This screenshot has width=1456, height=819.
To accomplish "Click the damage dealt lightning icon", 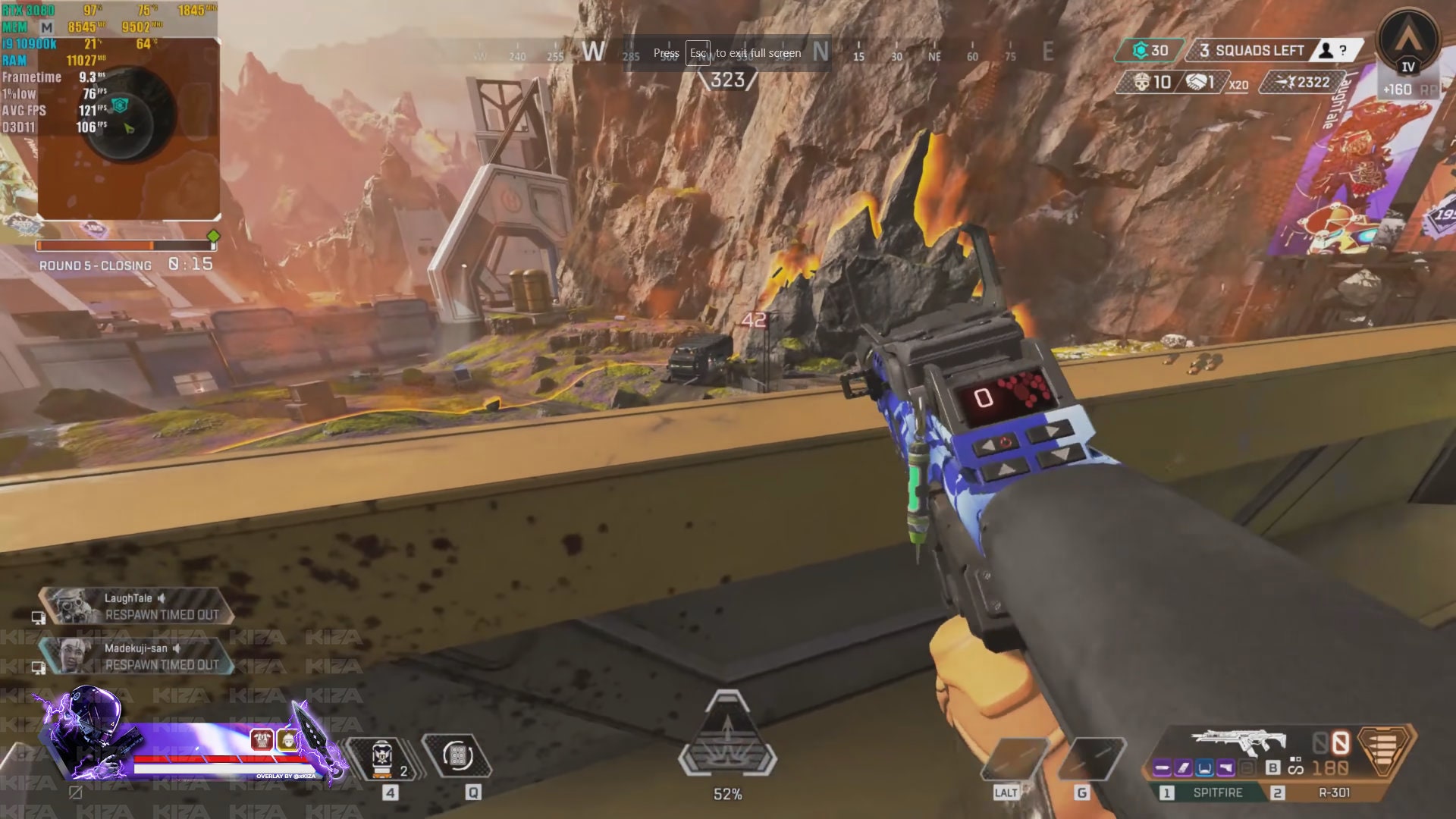I will [1287, 82].
